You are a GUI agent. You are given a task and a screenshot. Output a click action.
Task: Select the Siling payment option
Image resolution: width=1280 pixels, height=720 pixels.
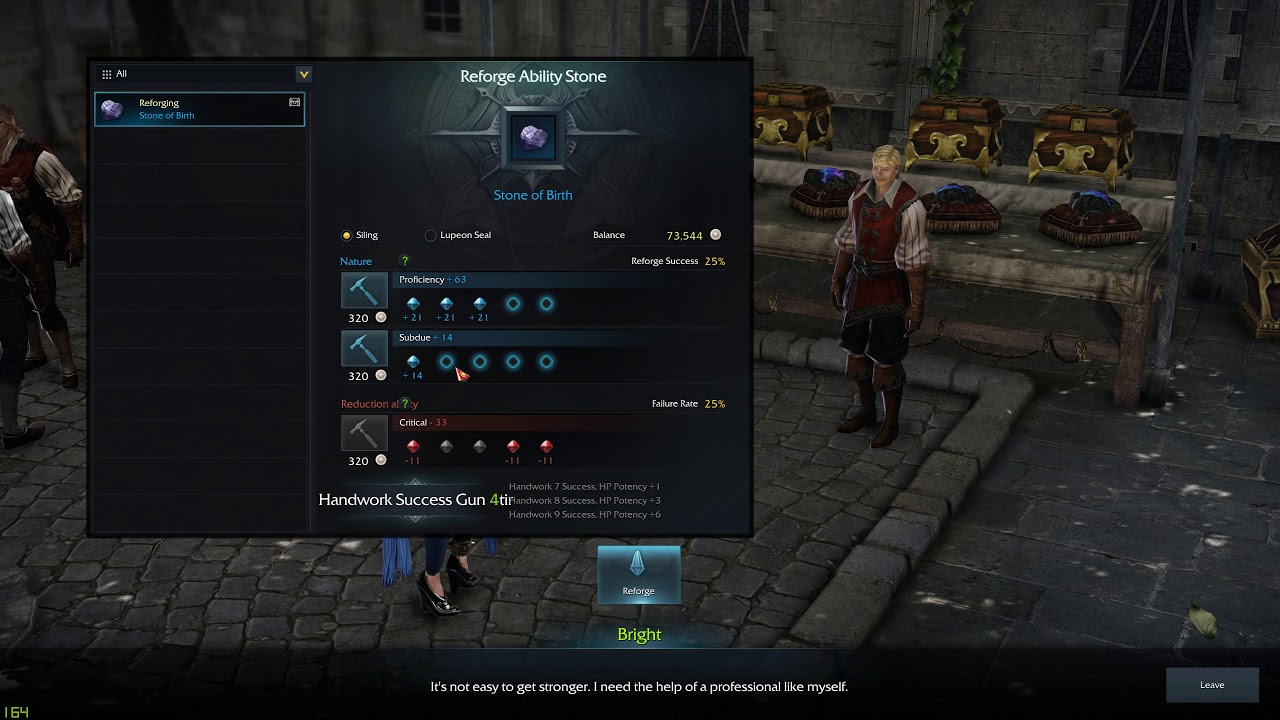(x=347, y=235)
